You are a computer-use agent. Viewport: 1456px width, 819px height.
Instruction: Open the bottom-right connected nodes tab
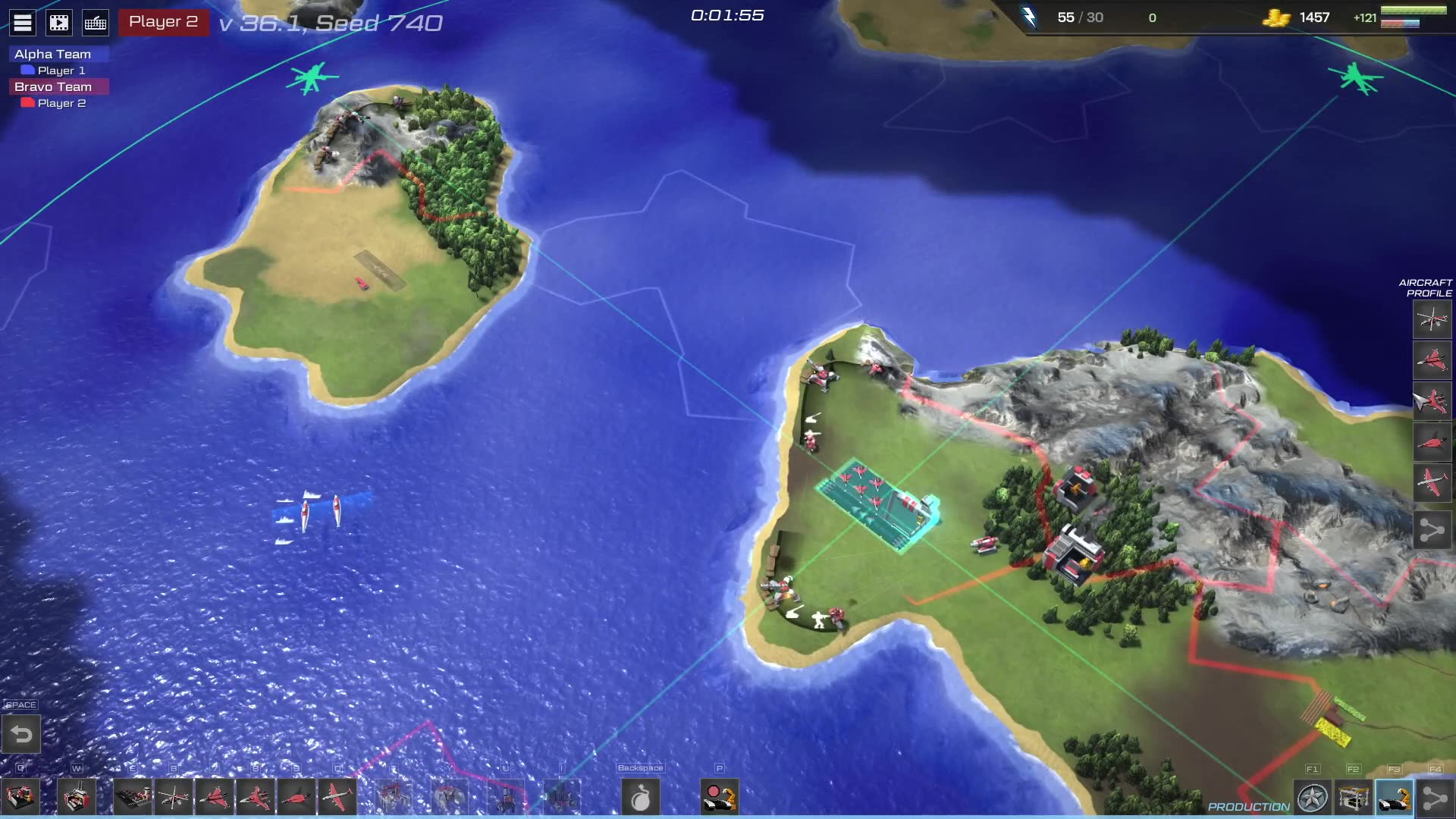(1435, 799)
